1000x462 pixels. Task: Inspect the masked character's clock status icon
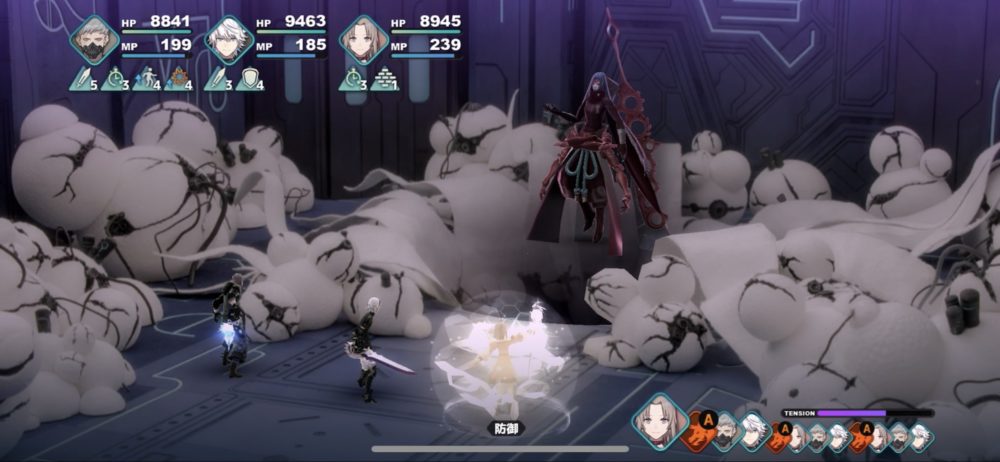point(117,78)
